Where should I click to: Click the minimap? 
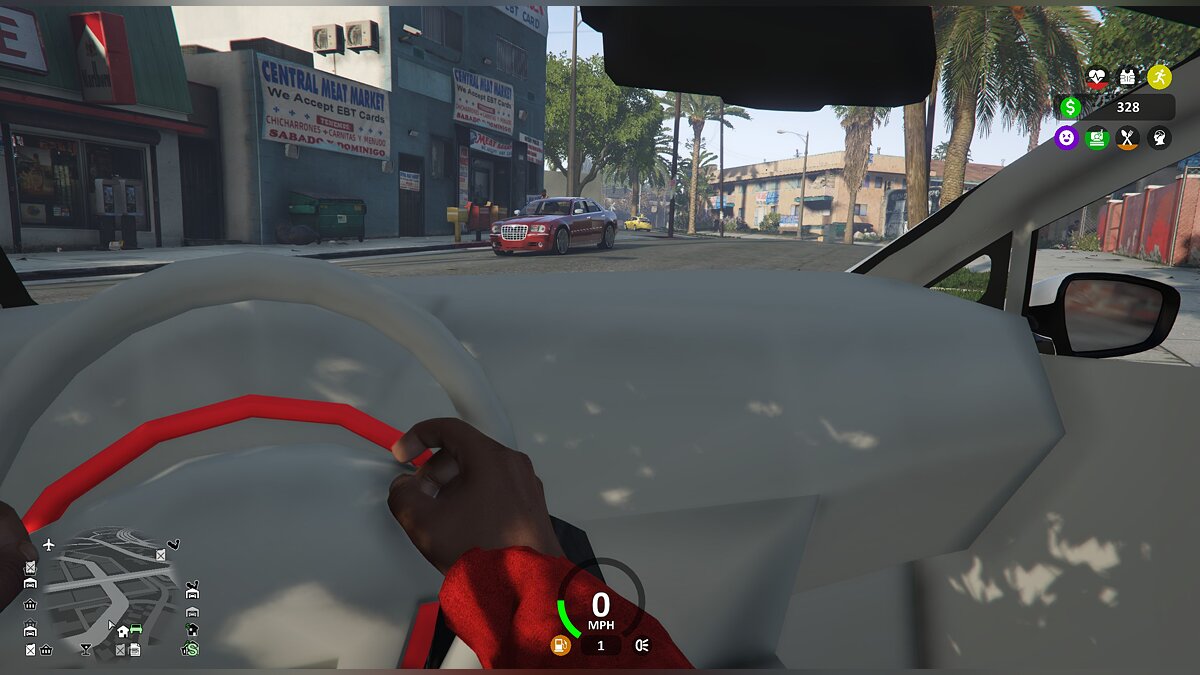[x=108, y=590]
